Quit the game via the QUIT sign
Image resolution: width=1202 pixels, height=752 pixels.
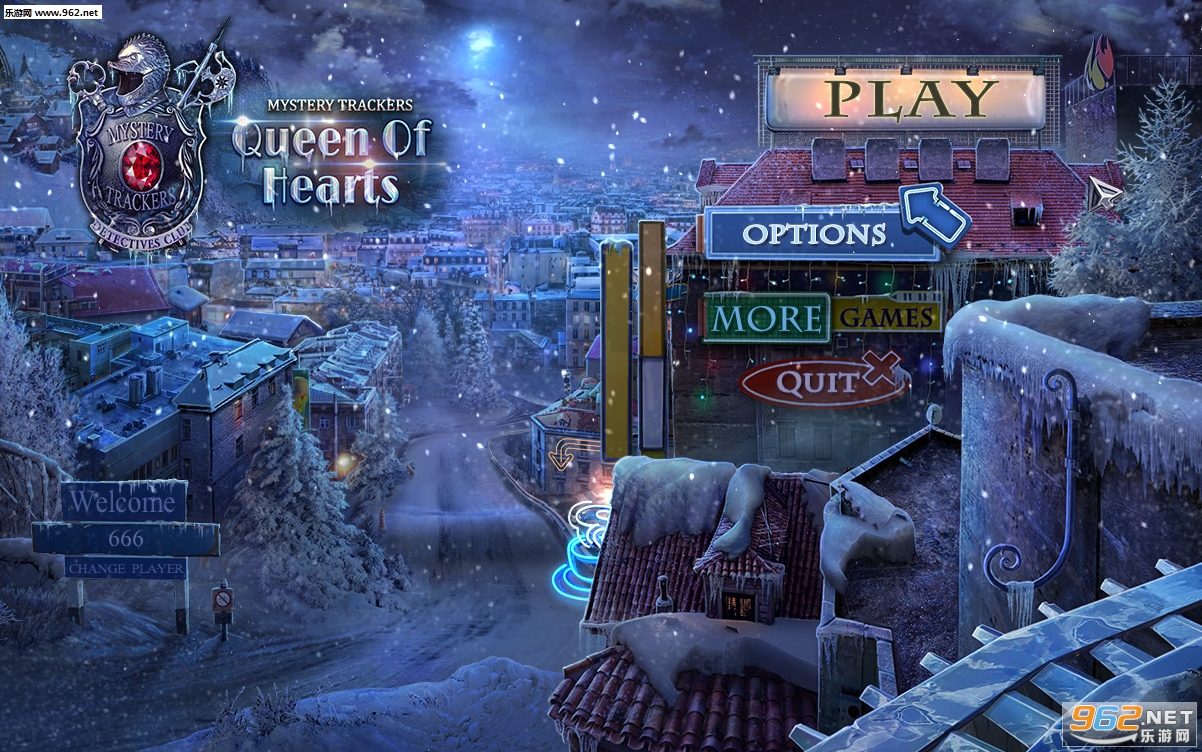[x=819, y=381]
